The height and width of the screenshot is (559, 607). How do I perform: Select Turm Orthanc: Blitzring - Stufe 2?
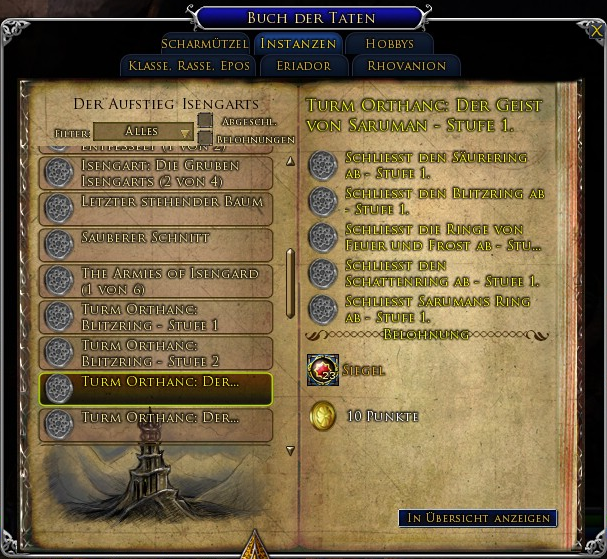coord(155,352)
